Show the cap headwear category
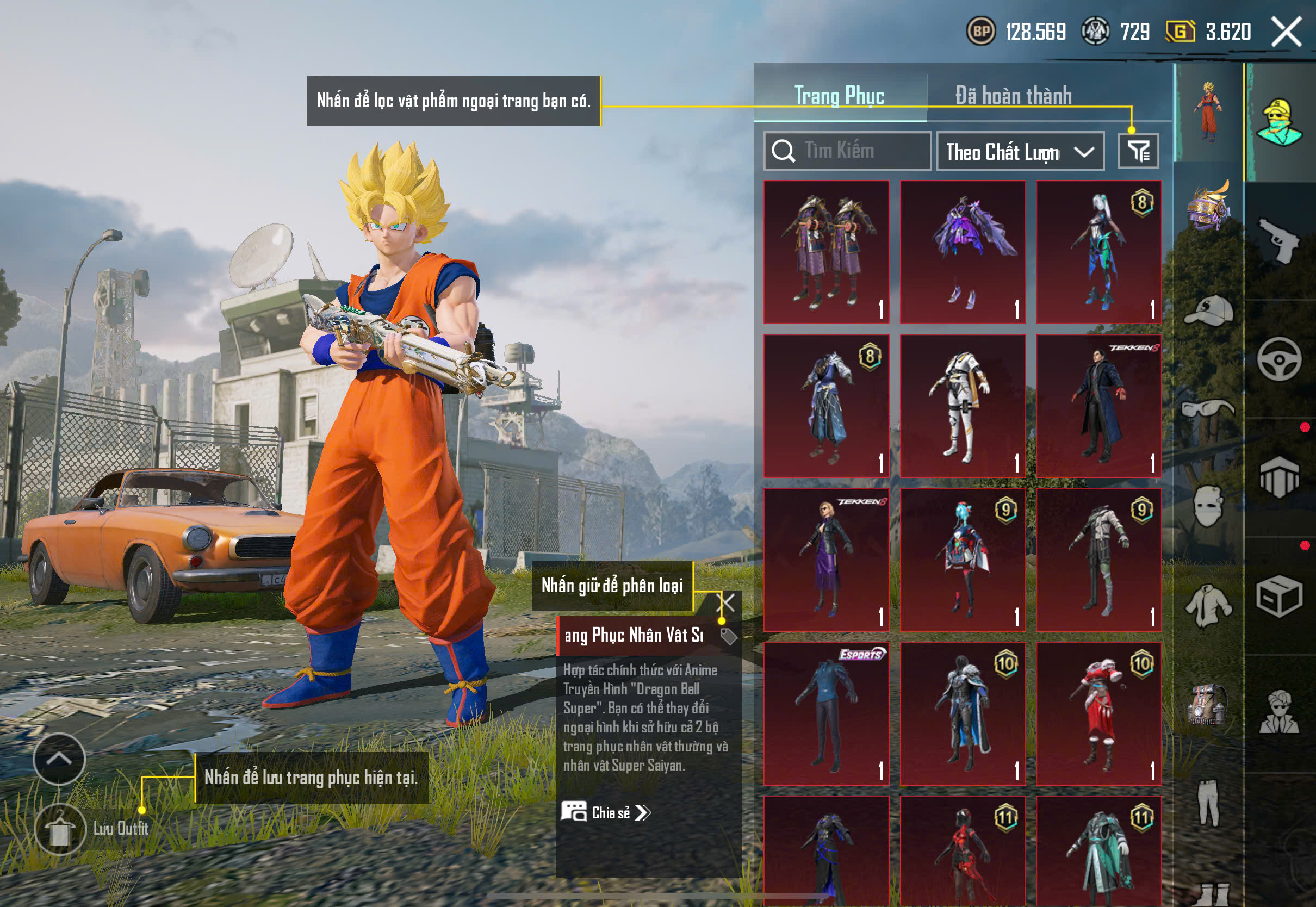The width and height of the screenshot is (1316, 907). tap(1209, 310)
